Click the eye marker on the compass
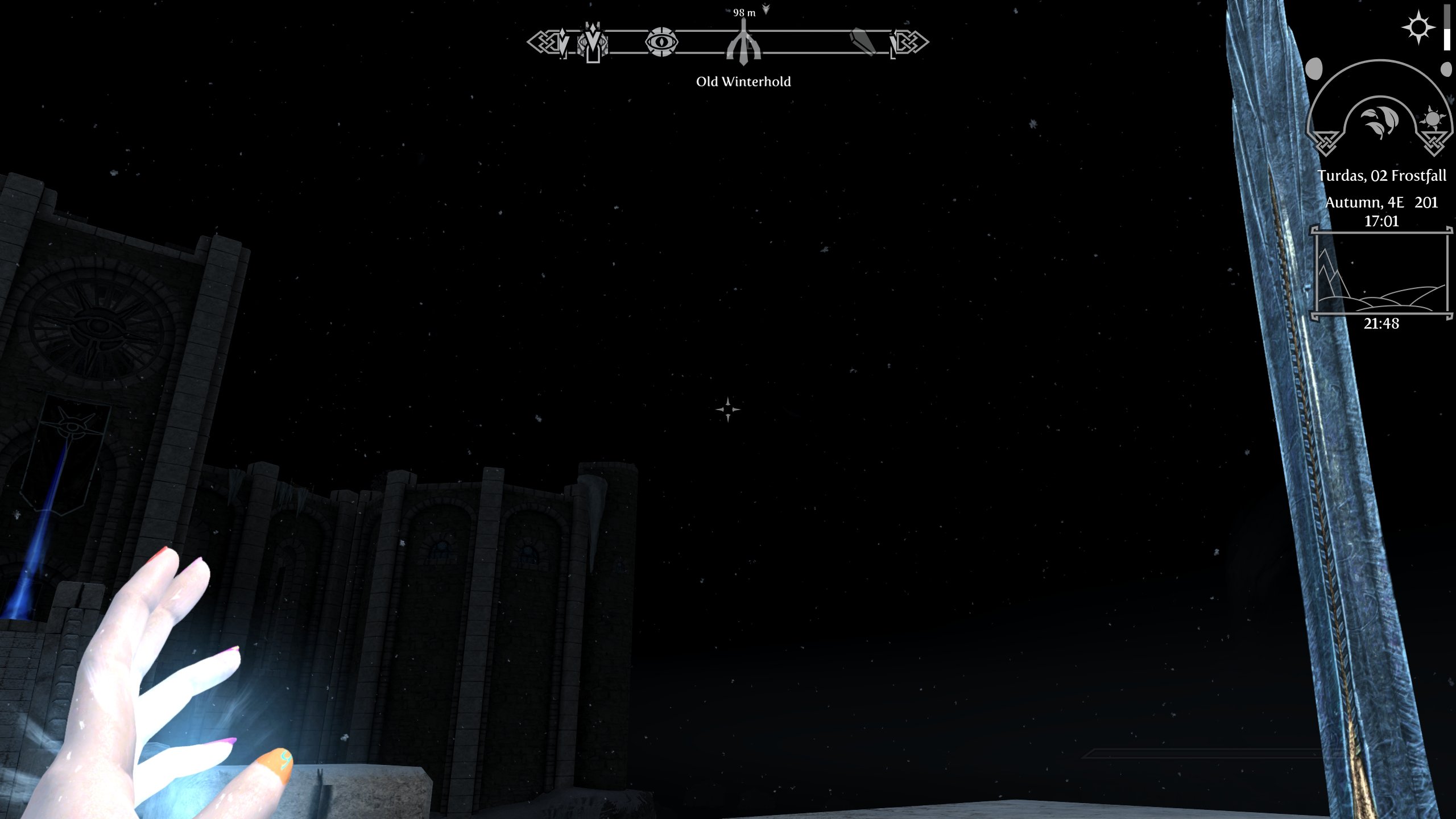The image size is (1456, 819). click(661, 42)
